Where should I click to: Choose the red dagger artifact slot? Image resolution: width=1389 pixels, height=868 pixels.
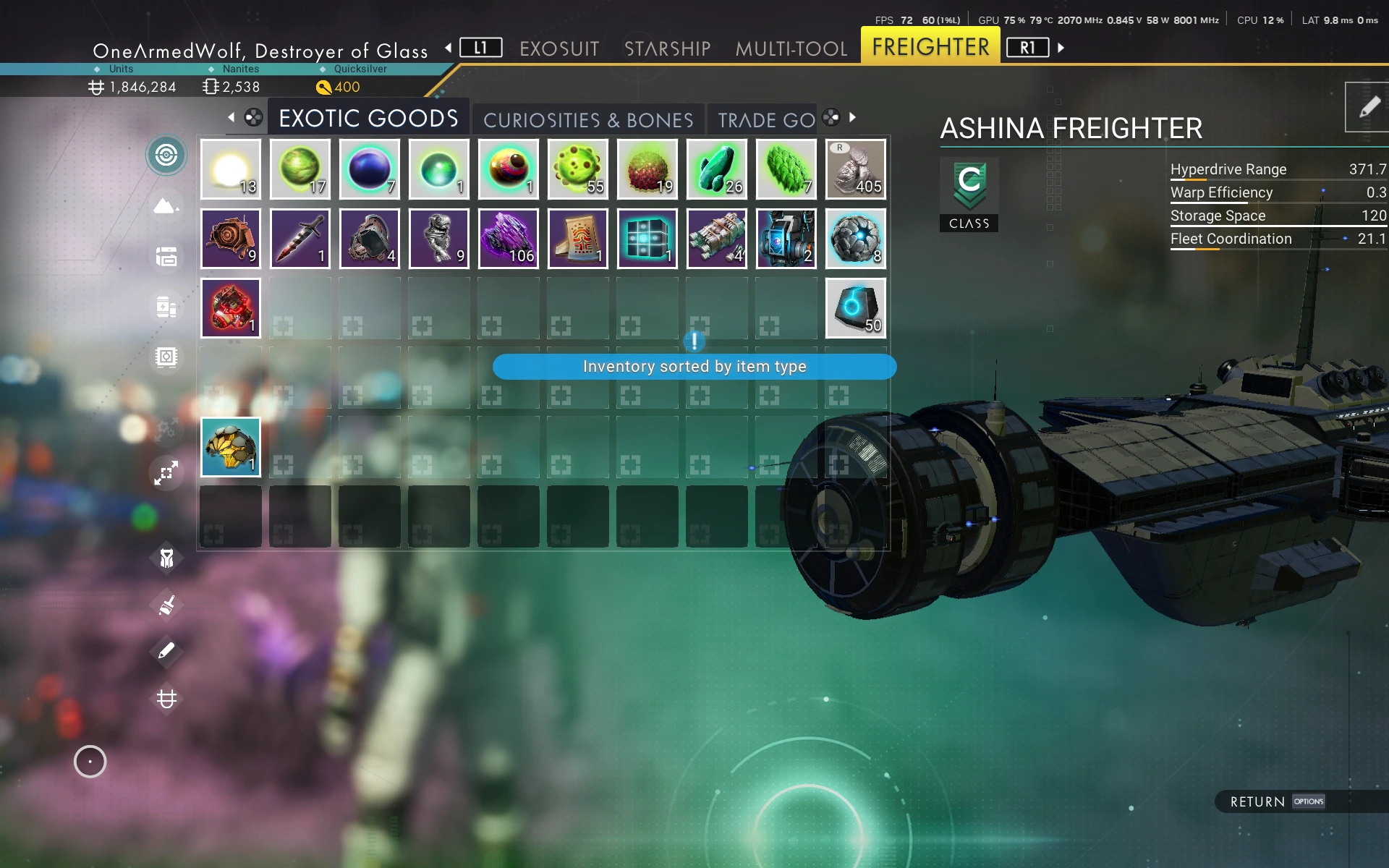tap(300, 239)
